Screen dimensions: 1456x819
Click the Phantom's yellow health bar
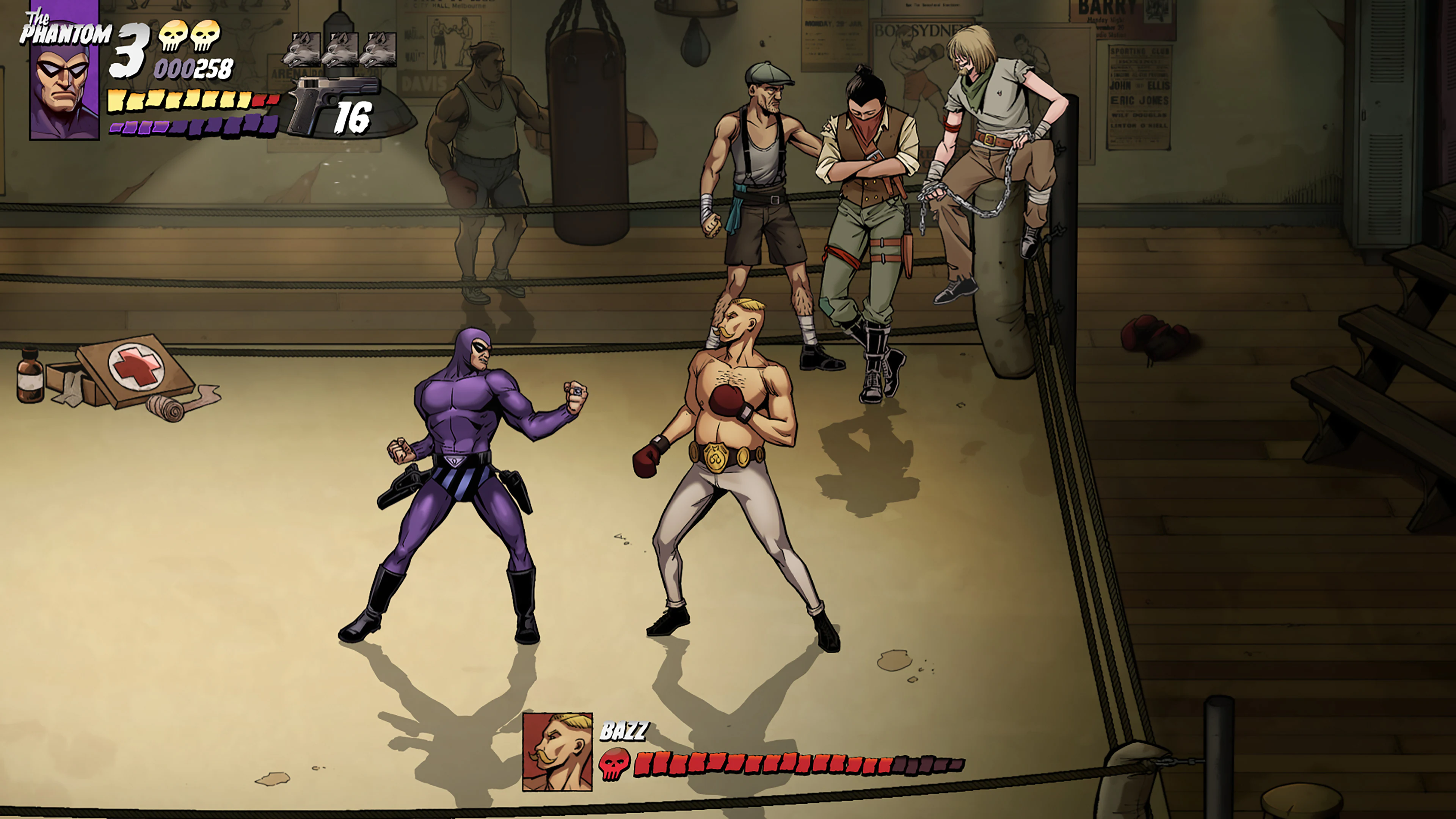pos(181,100)
